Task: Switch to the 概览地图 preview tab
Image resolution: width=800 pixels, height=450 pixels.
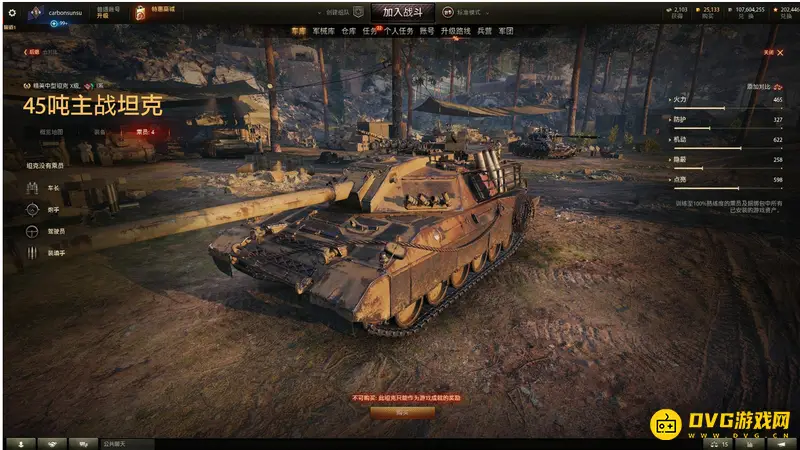Action: click(51, 131)
